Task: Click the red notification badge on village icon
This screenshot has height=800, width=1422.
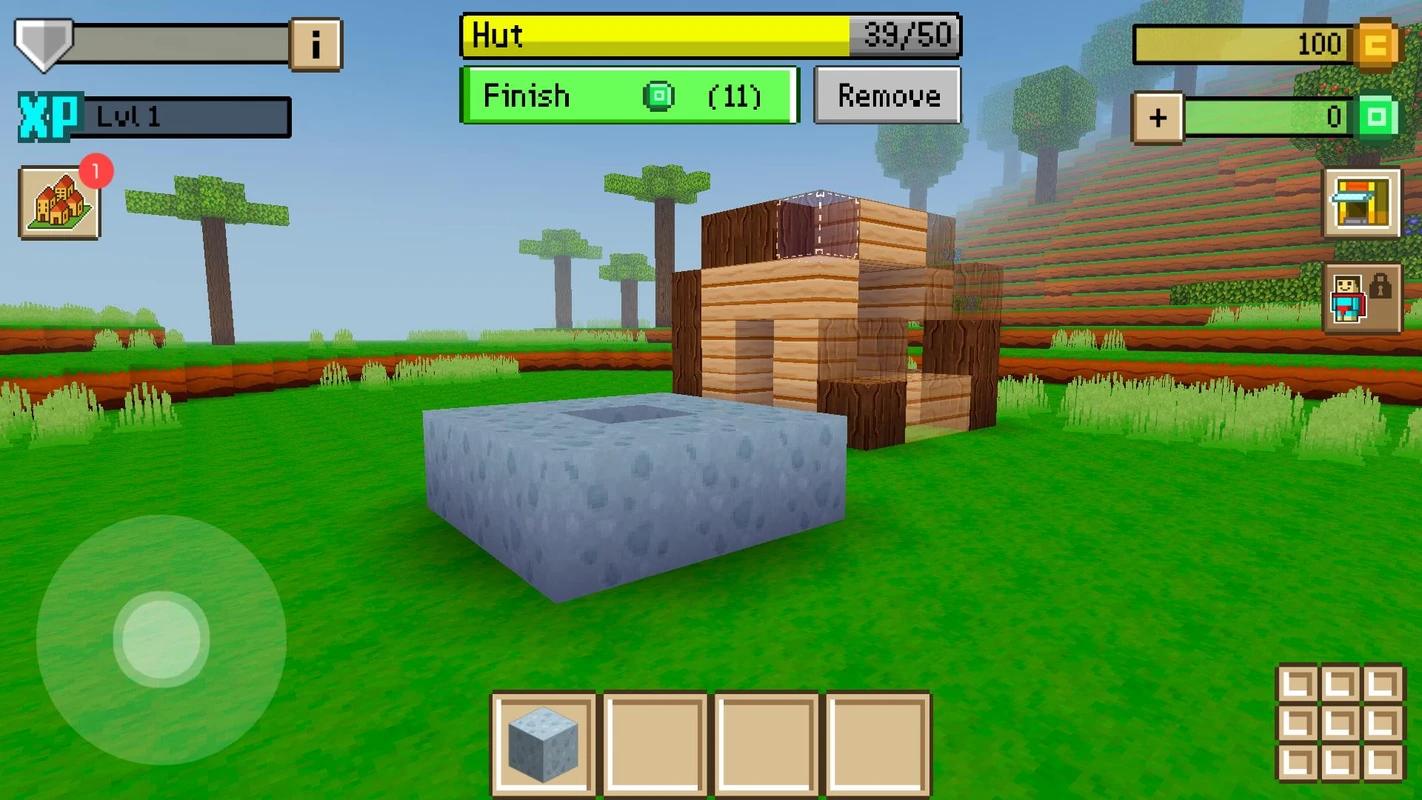Action: pyautogui.click(x=95, y=171)
